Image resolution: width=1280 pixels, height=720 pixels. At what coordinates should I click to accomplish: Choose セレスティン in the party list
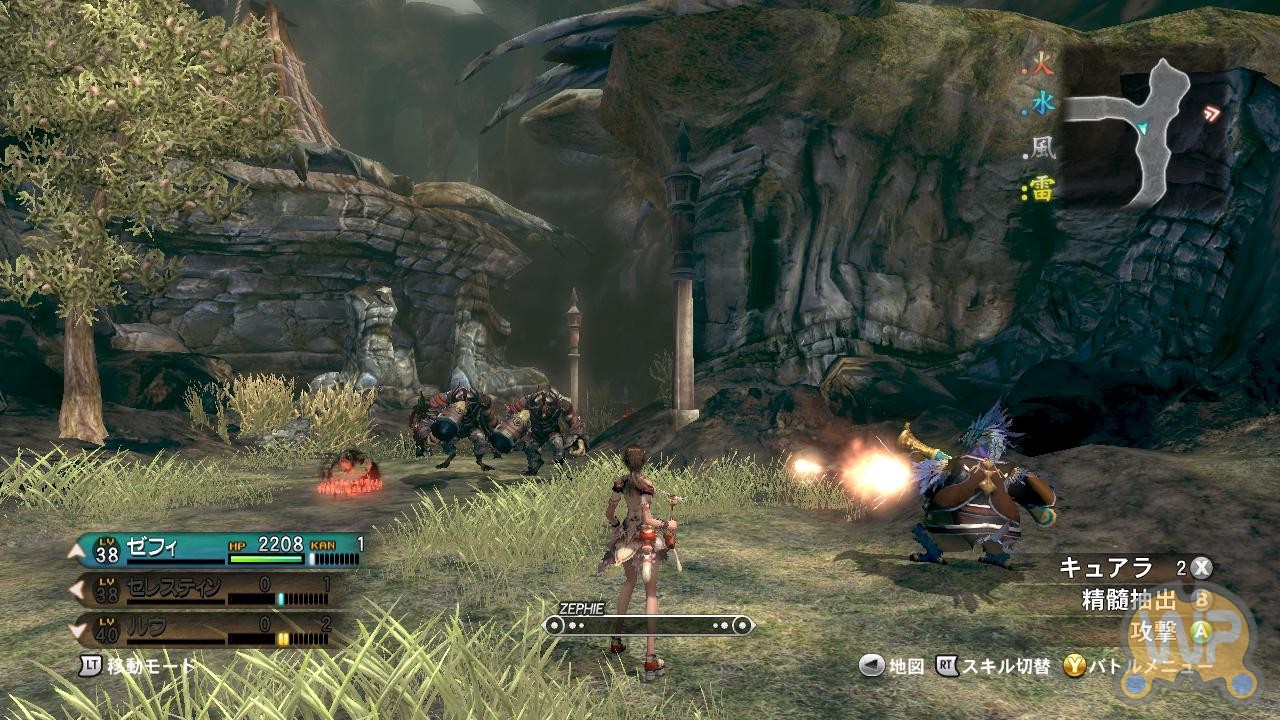[213, 590]
